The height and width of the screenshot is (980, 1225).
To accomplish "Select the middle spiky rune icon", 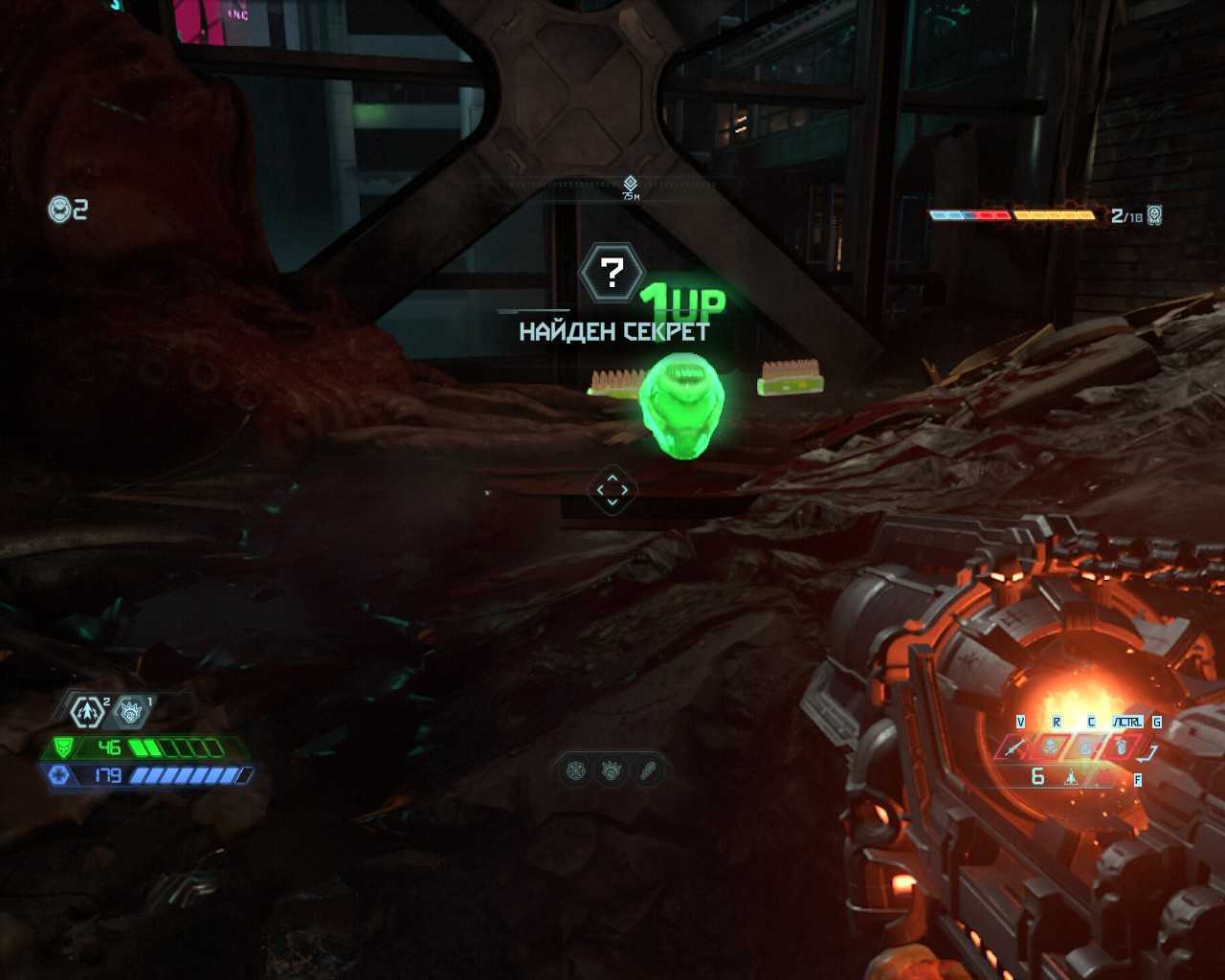I will click(612, 769).
